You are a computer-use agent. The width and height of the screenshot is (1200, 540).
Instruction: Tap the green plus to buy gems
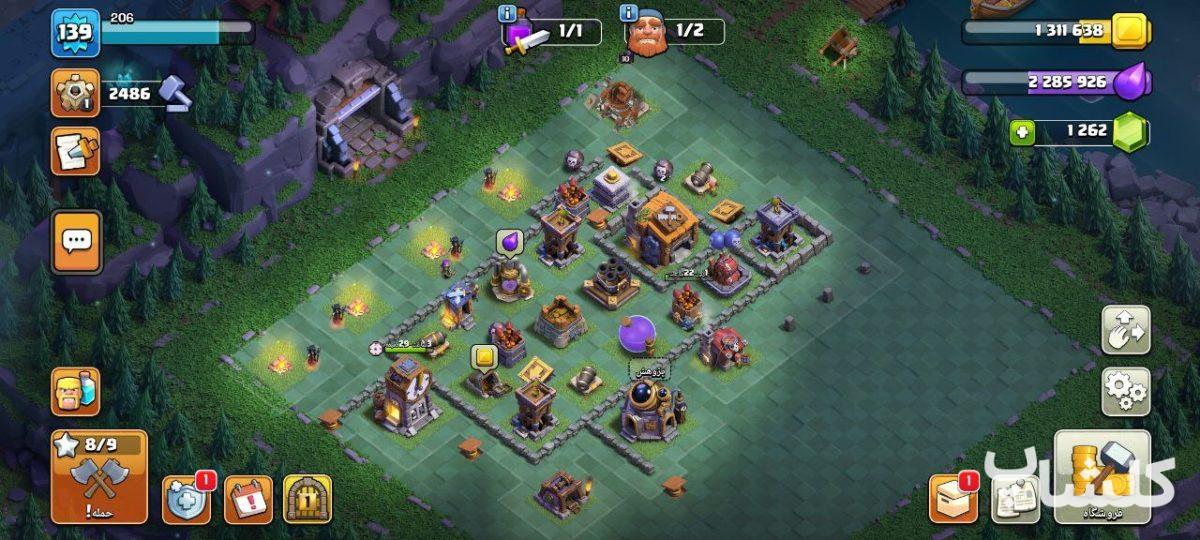click(x=1021, y=132)
